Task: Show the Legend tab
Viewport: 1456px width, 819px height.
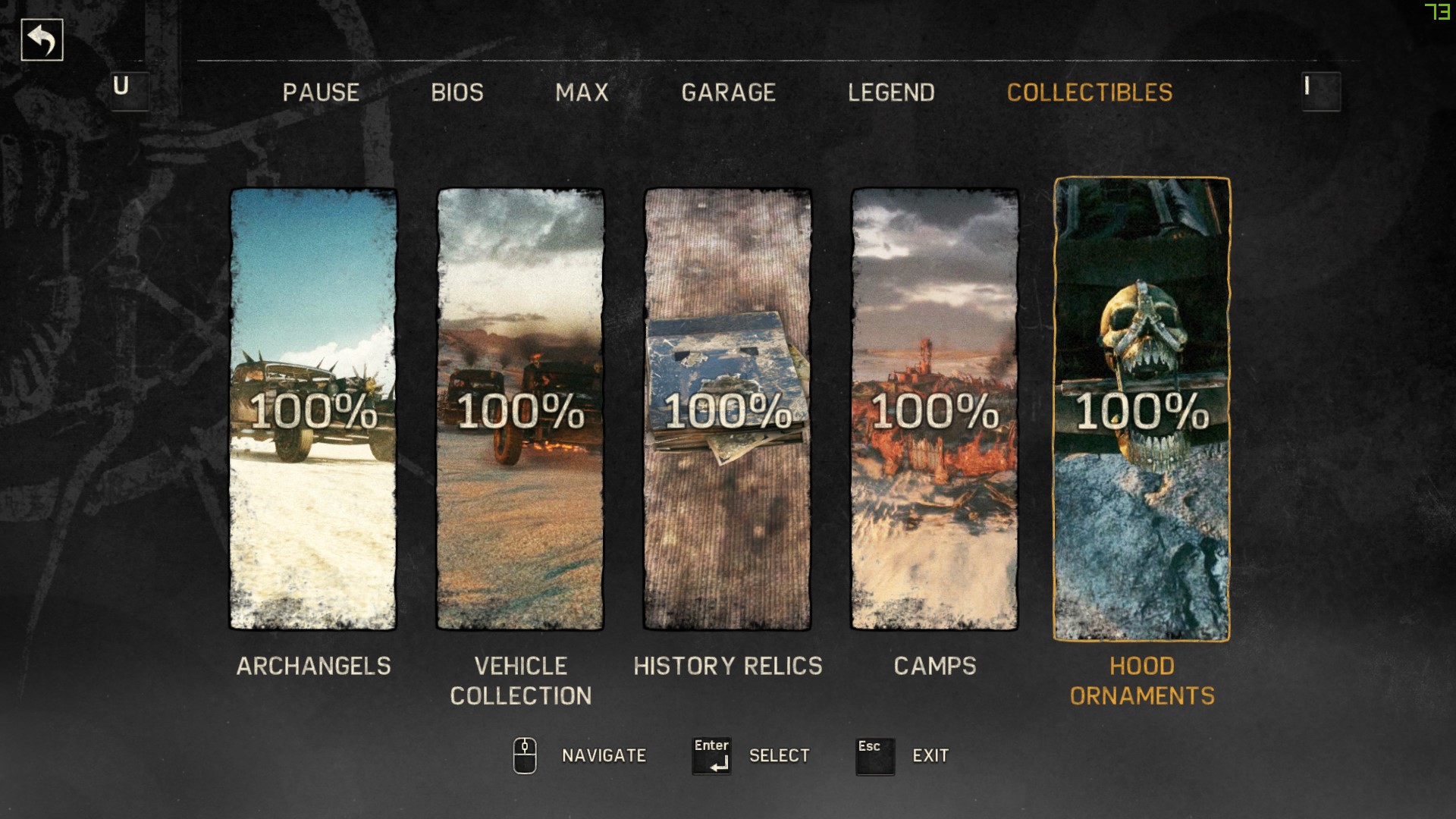Action: click(891, 93)
